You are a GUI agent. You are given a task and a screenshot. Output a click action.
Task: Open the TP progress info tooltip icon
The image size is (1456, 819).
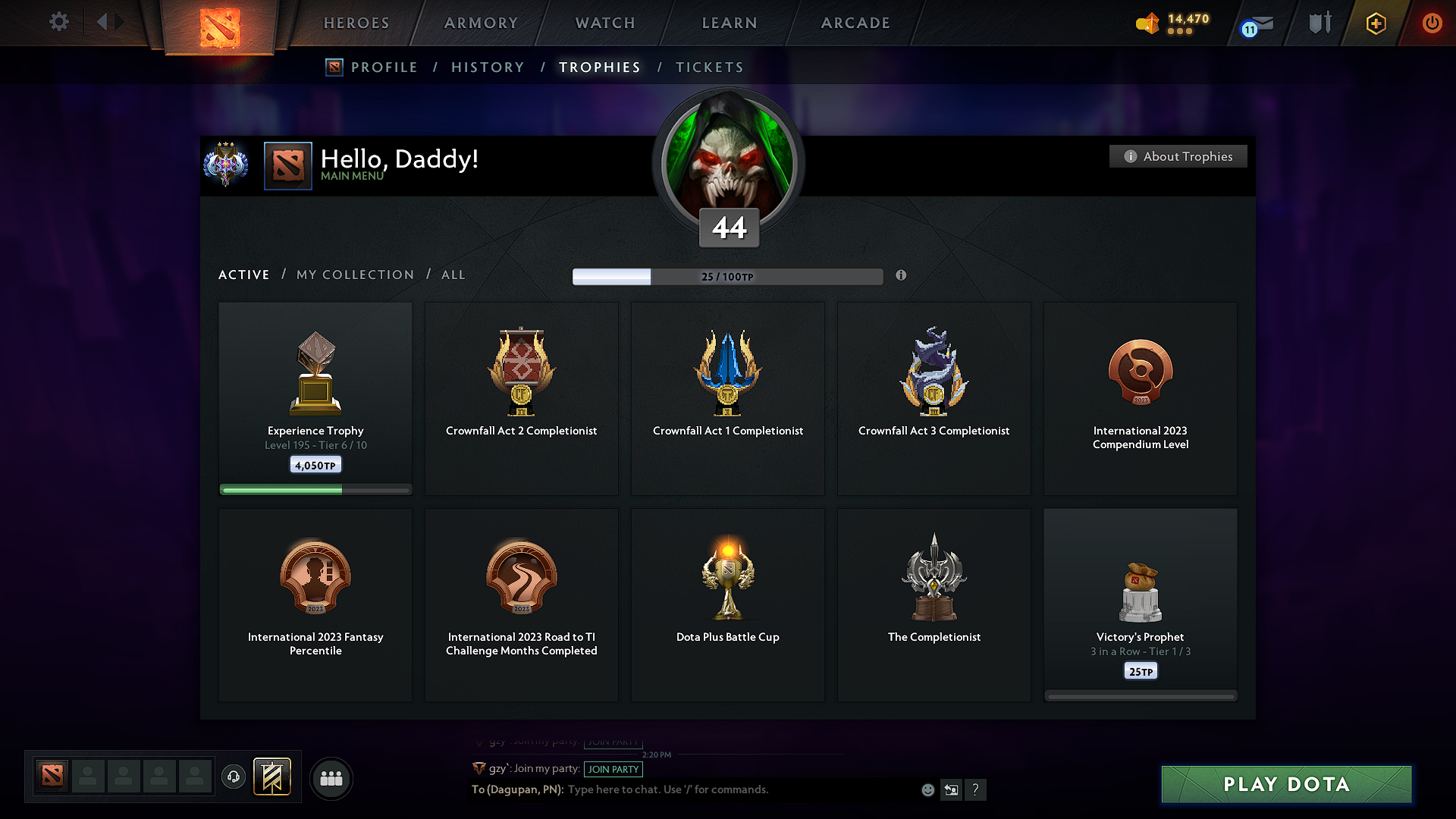point(902,276)
